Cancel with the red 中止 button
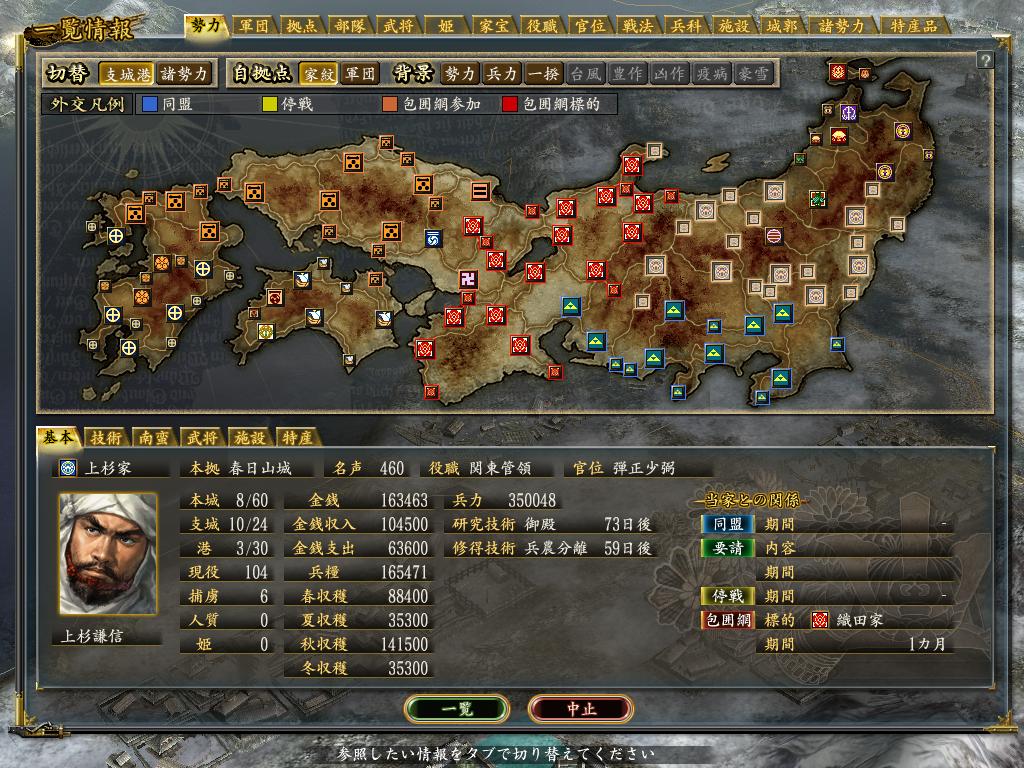 [581, 709]
